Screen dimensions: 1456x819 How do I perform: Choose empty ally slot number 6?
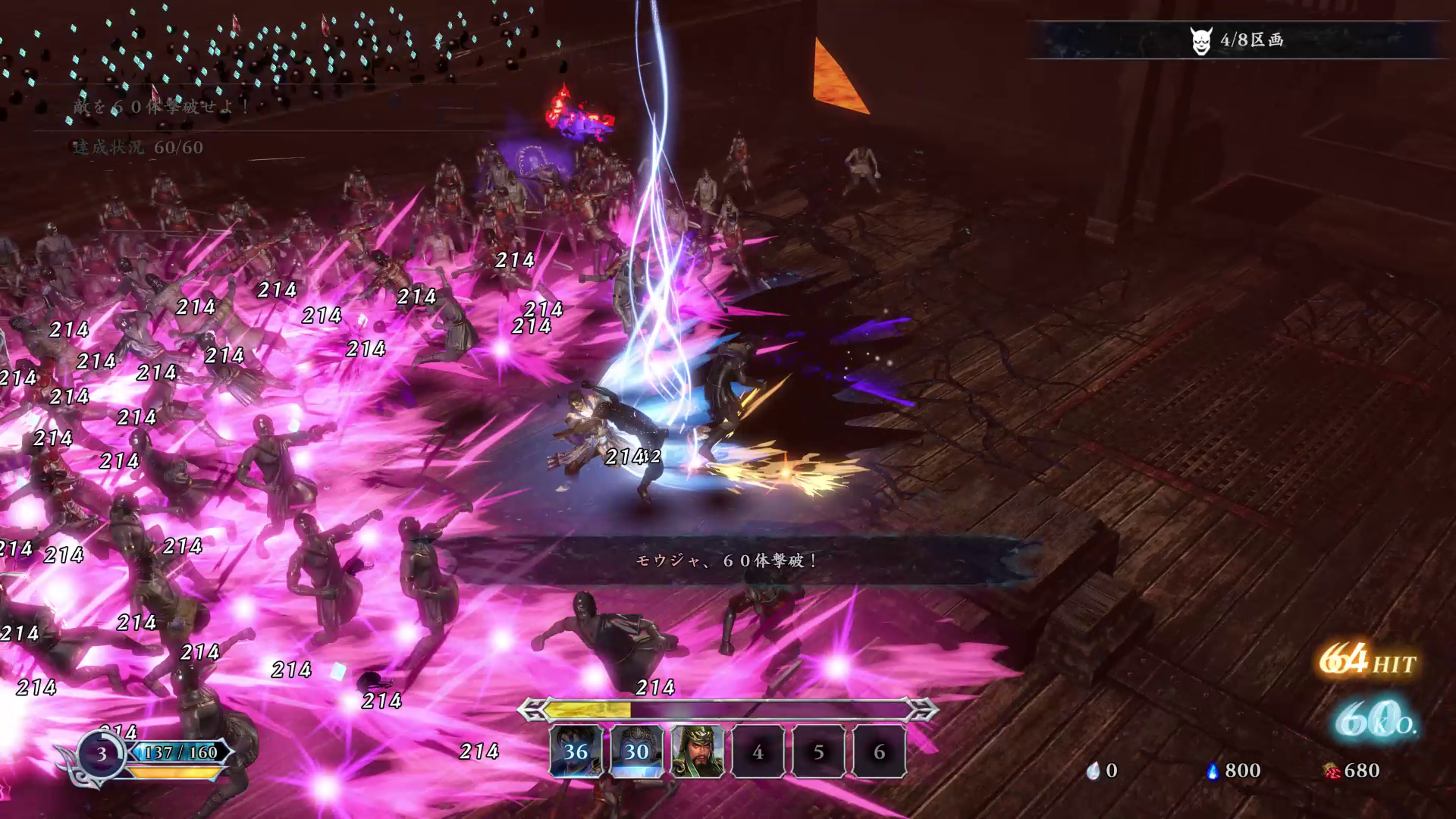click(x=879, y=751)
